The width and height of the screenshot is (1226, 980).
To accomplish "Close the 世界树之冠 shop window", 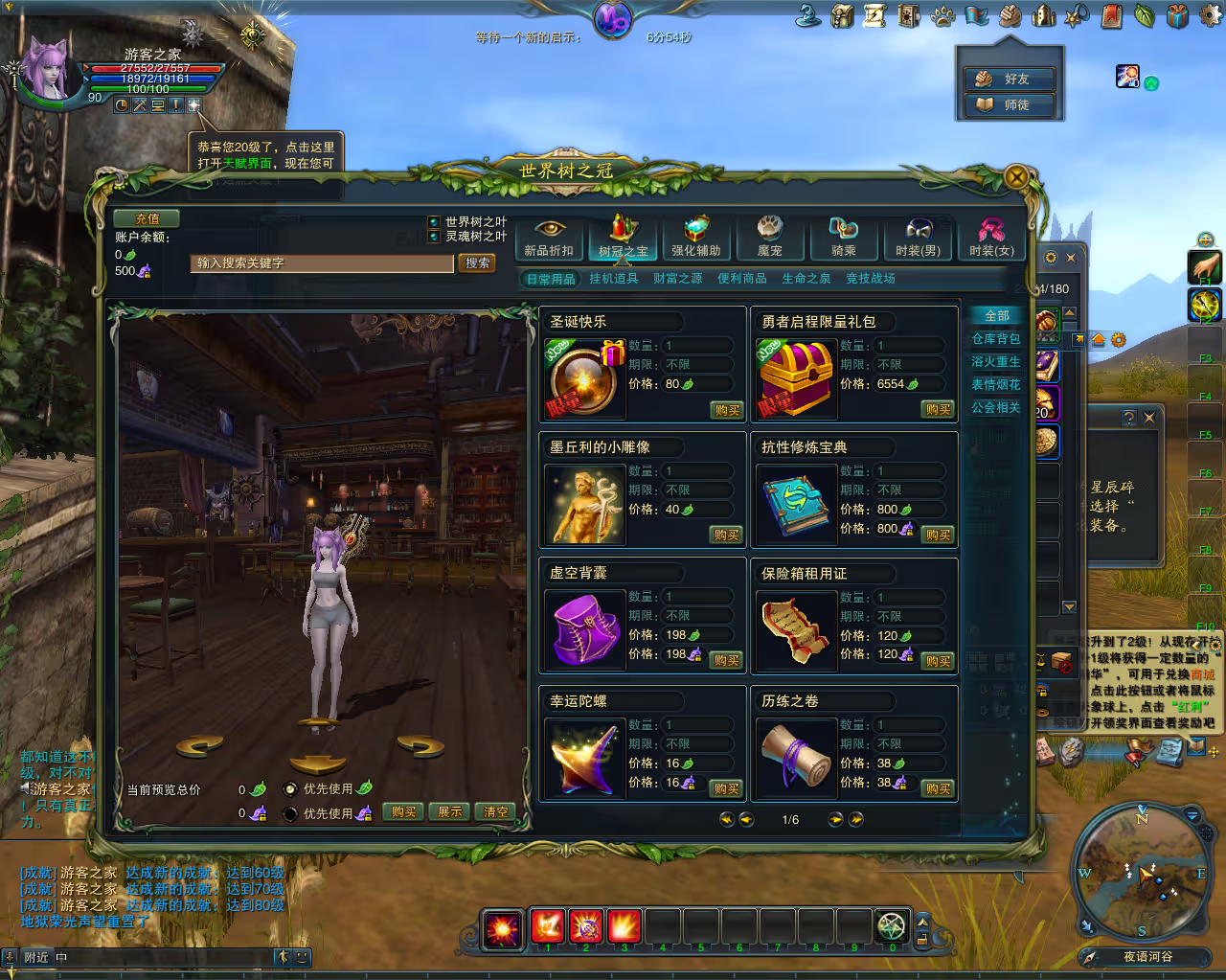I will [x=1016, y=176].
